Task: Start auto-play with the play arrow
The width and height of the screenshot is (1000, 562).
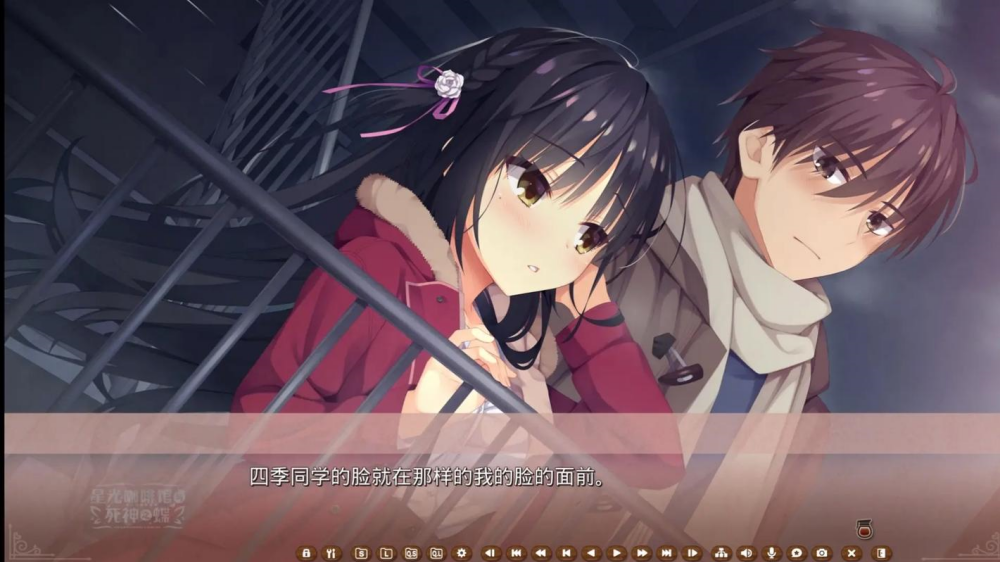Action: point(617,552)
